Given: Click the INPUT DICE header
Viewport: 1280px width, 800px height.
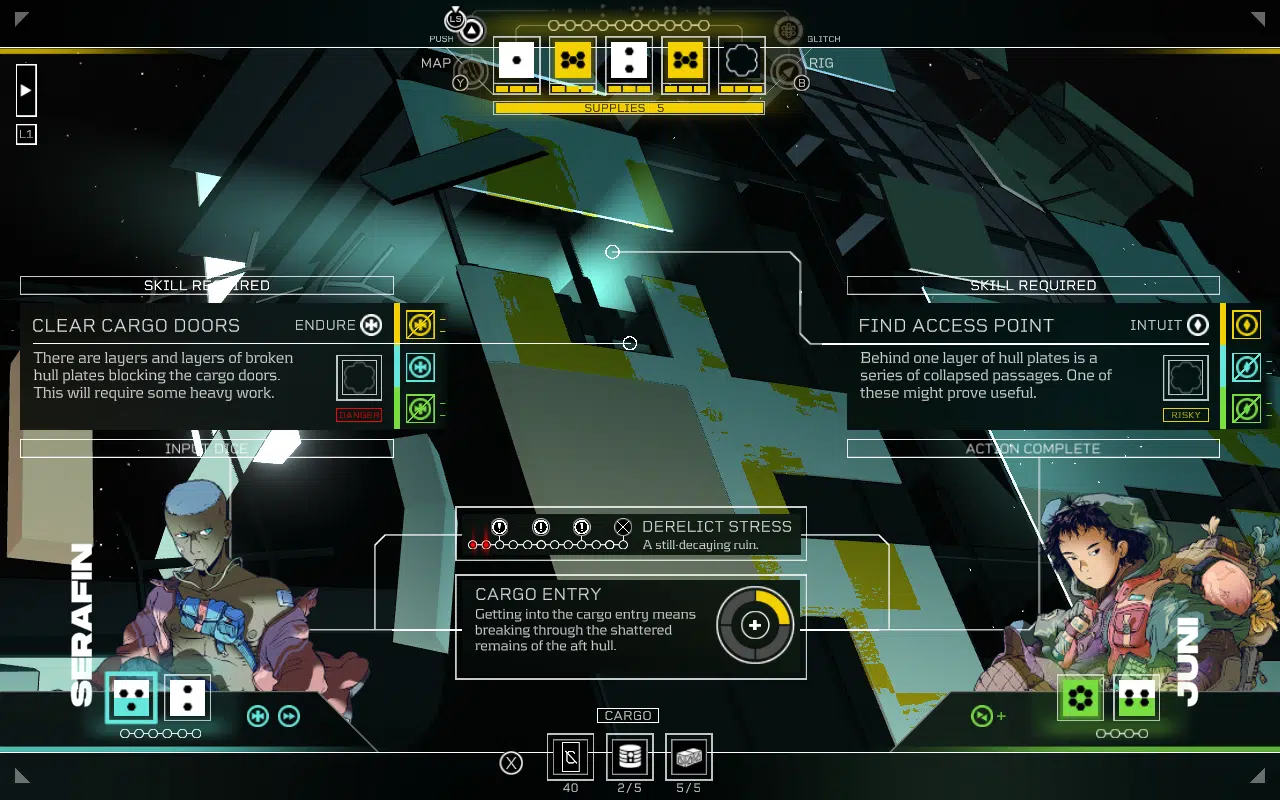Looking at the screenshot, I should [x=207, y=448].
